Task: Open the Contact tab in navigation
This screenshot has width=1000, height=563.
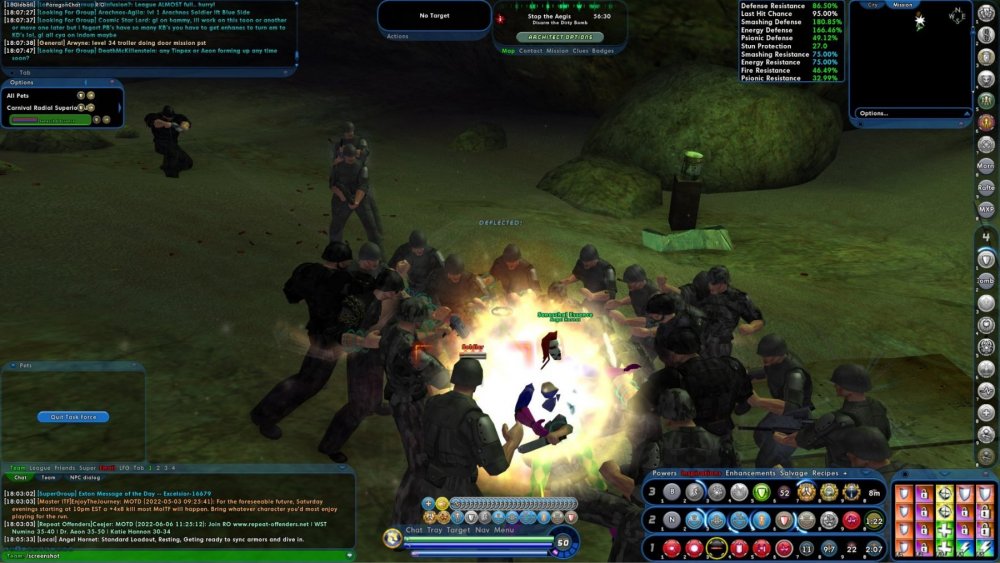Action: pyautogui.click(x=531, y=50)
